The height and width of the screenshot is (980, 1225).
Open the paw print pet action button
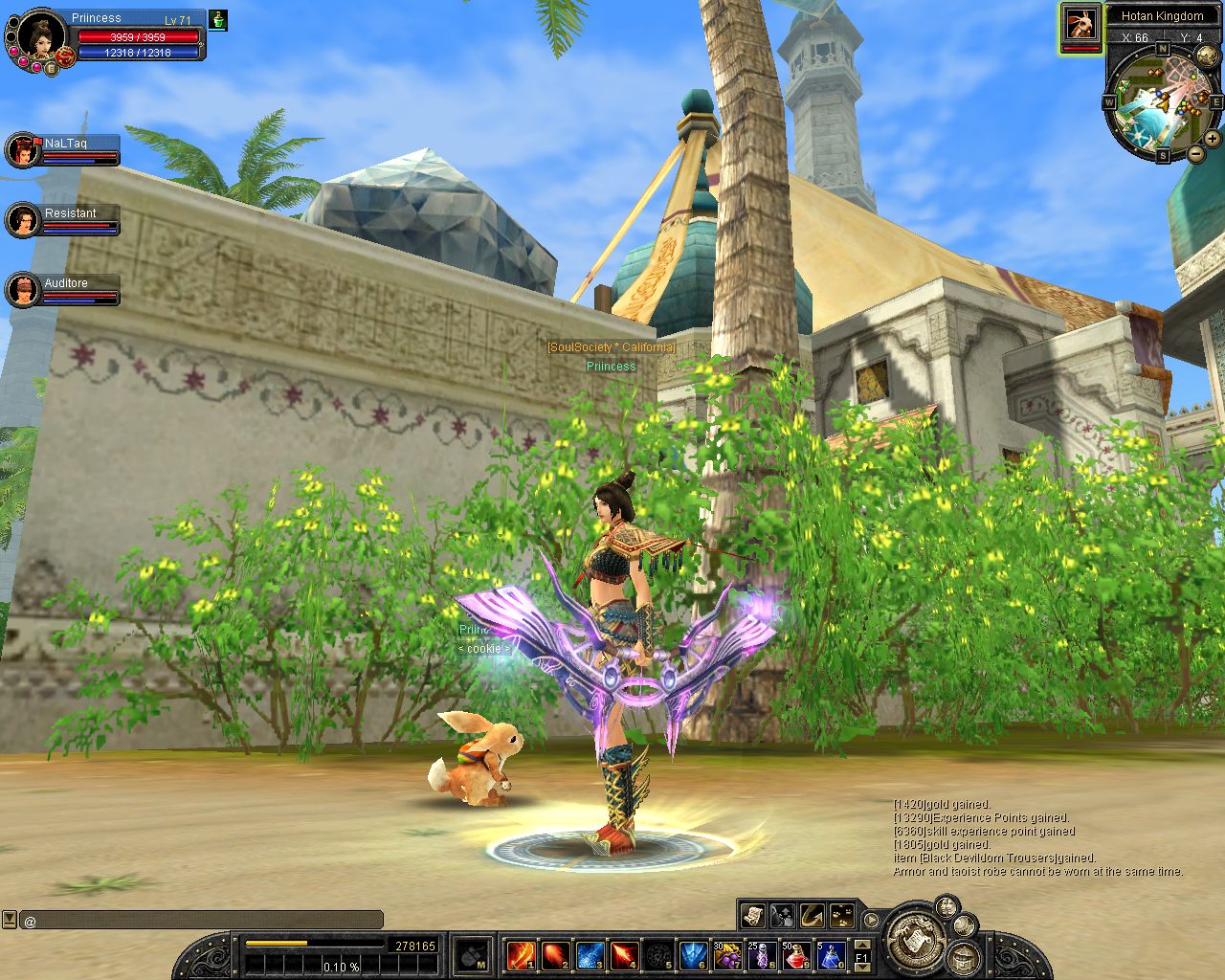pyautogui.click(x=841, y=916)
